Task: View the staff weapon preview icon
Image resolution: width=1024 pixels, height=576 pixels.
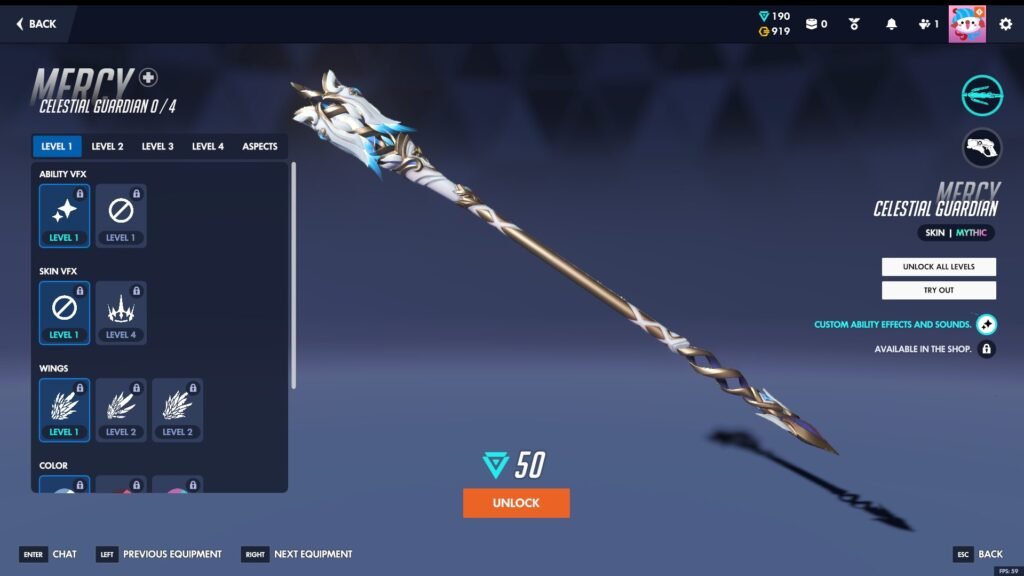Action: [x=982, y=96]
